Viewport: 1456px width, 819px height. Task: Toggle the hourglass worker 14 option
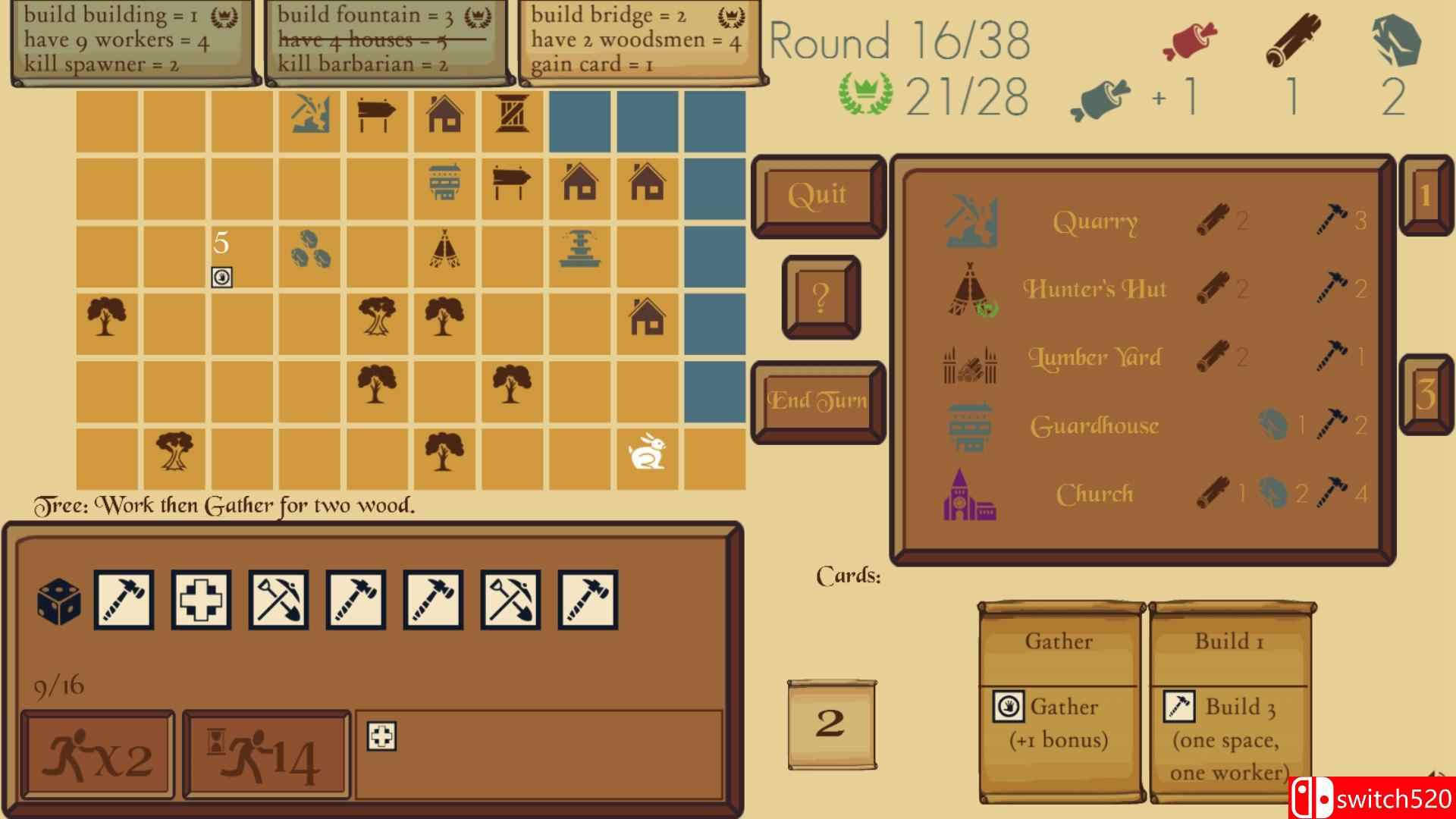[264, 752]
